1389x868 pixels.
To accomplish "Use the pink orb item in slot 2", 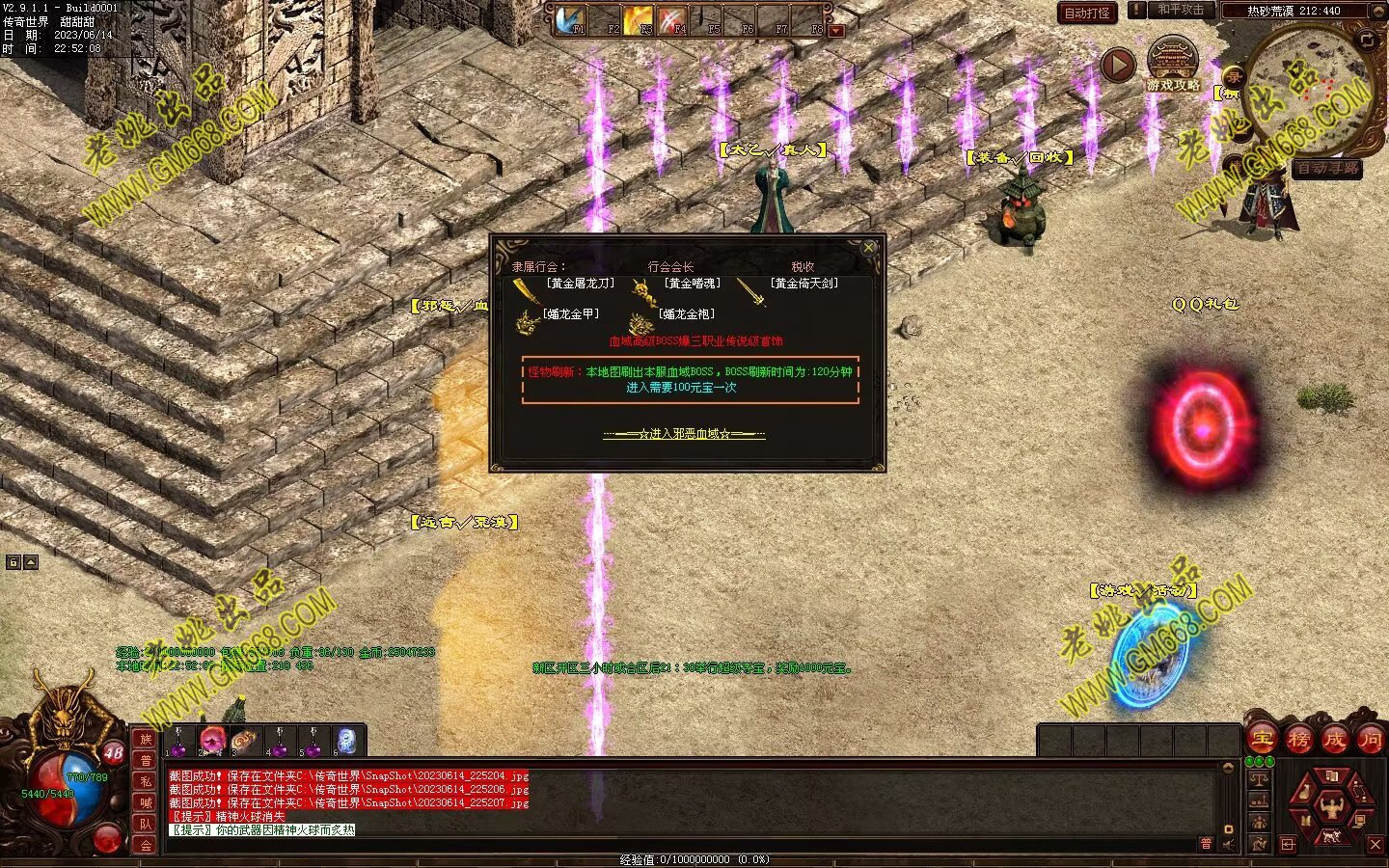I will coord(212,741).
